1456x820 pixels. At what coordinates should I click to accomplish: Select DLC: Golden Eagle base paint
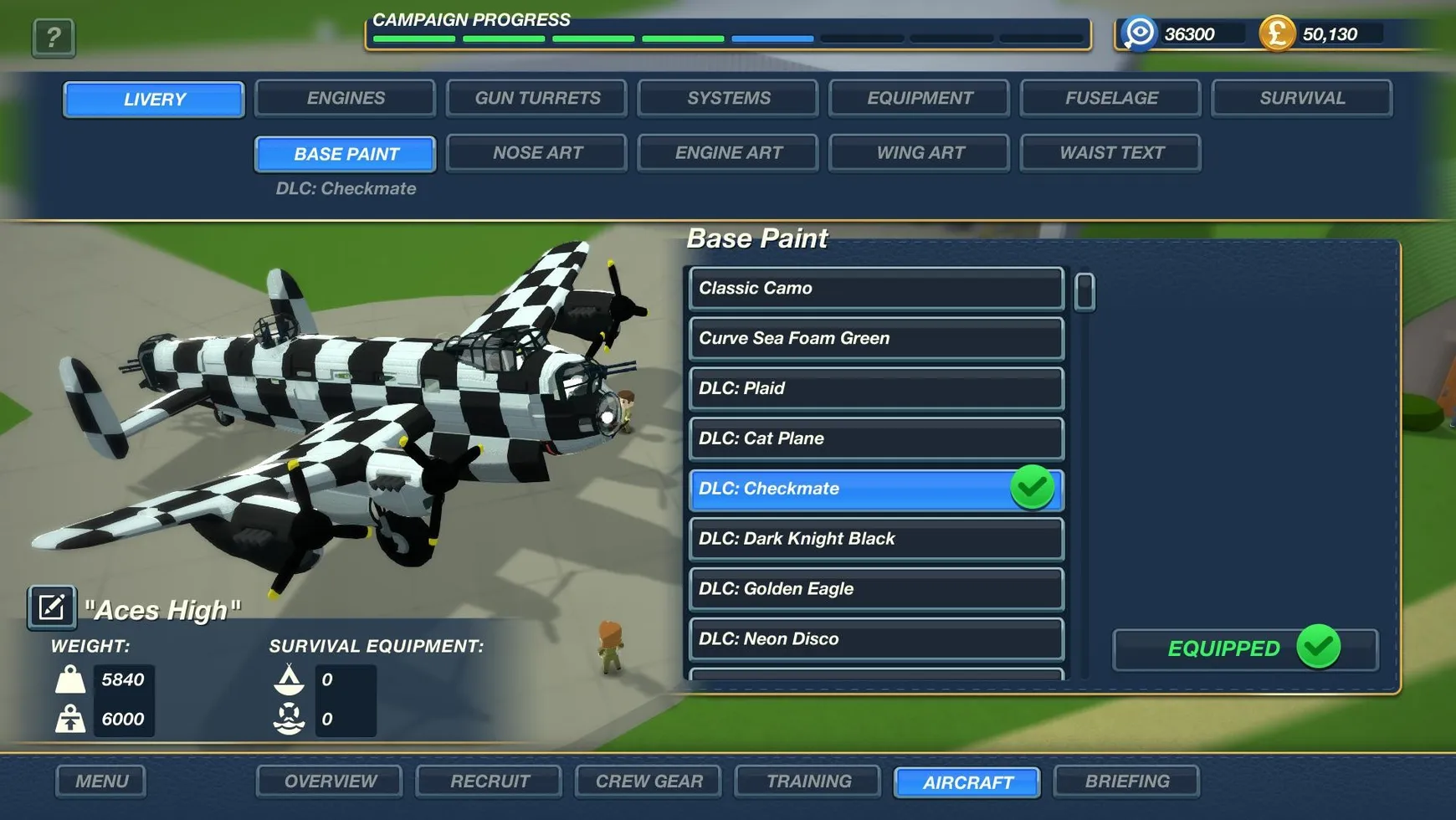[x=874, y=588]
